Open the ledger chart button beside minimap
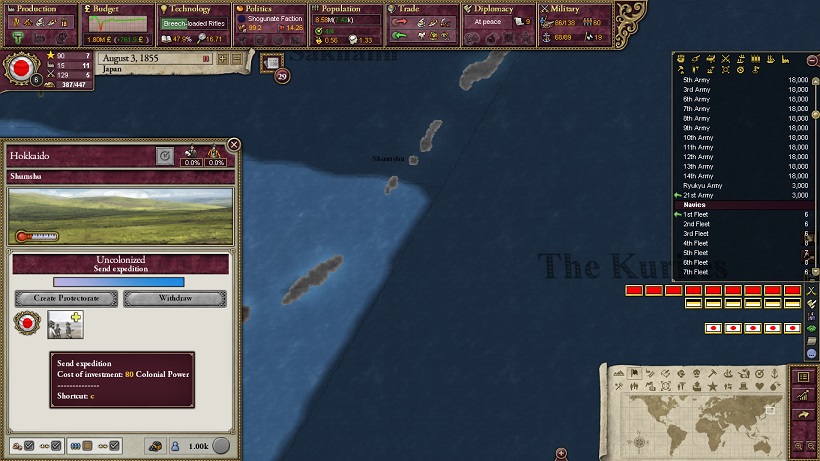 click(x=802, y=396)
